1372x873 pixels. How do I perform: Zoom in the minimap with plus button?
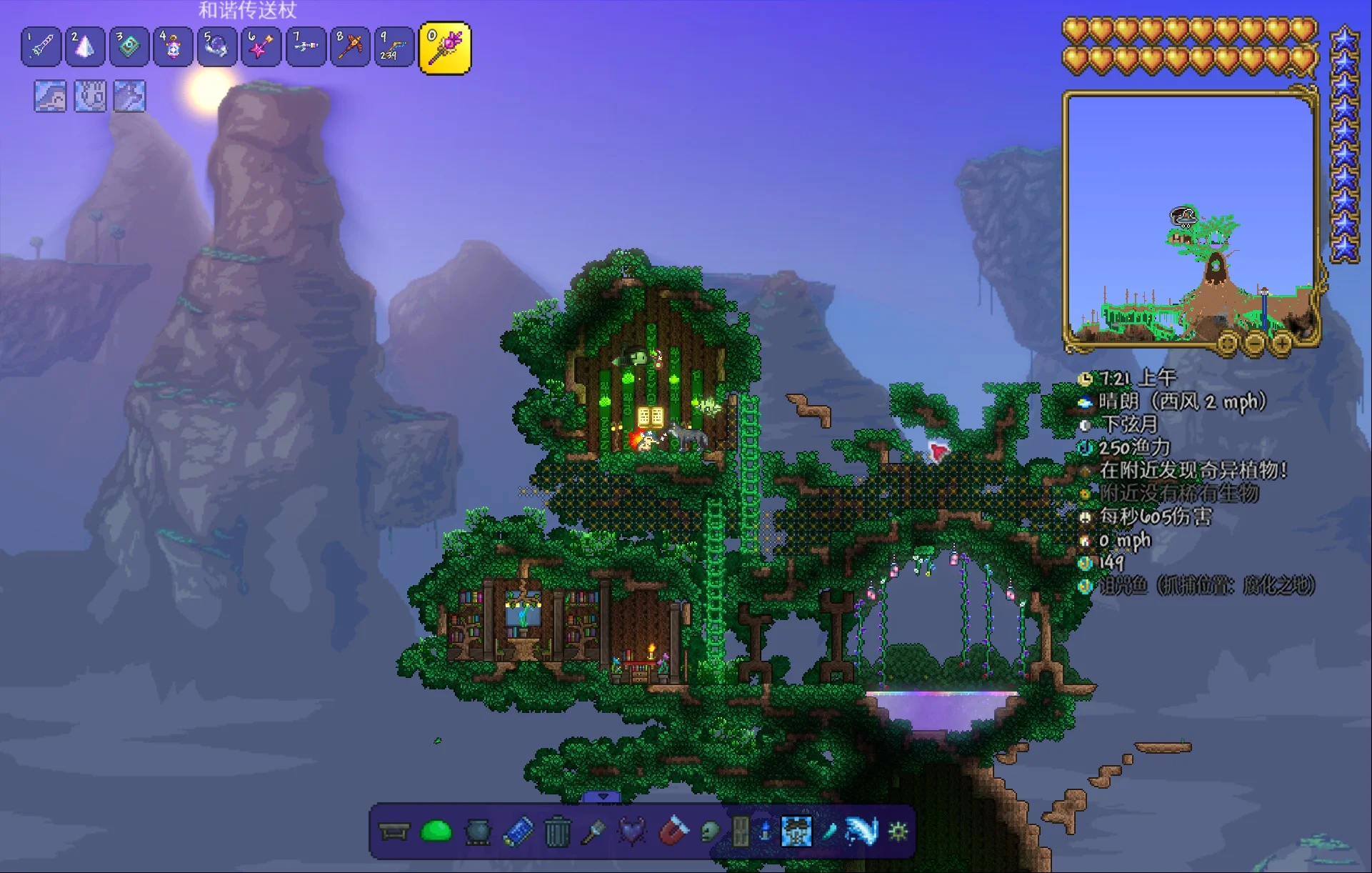[1282, 344]
